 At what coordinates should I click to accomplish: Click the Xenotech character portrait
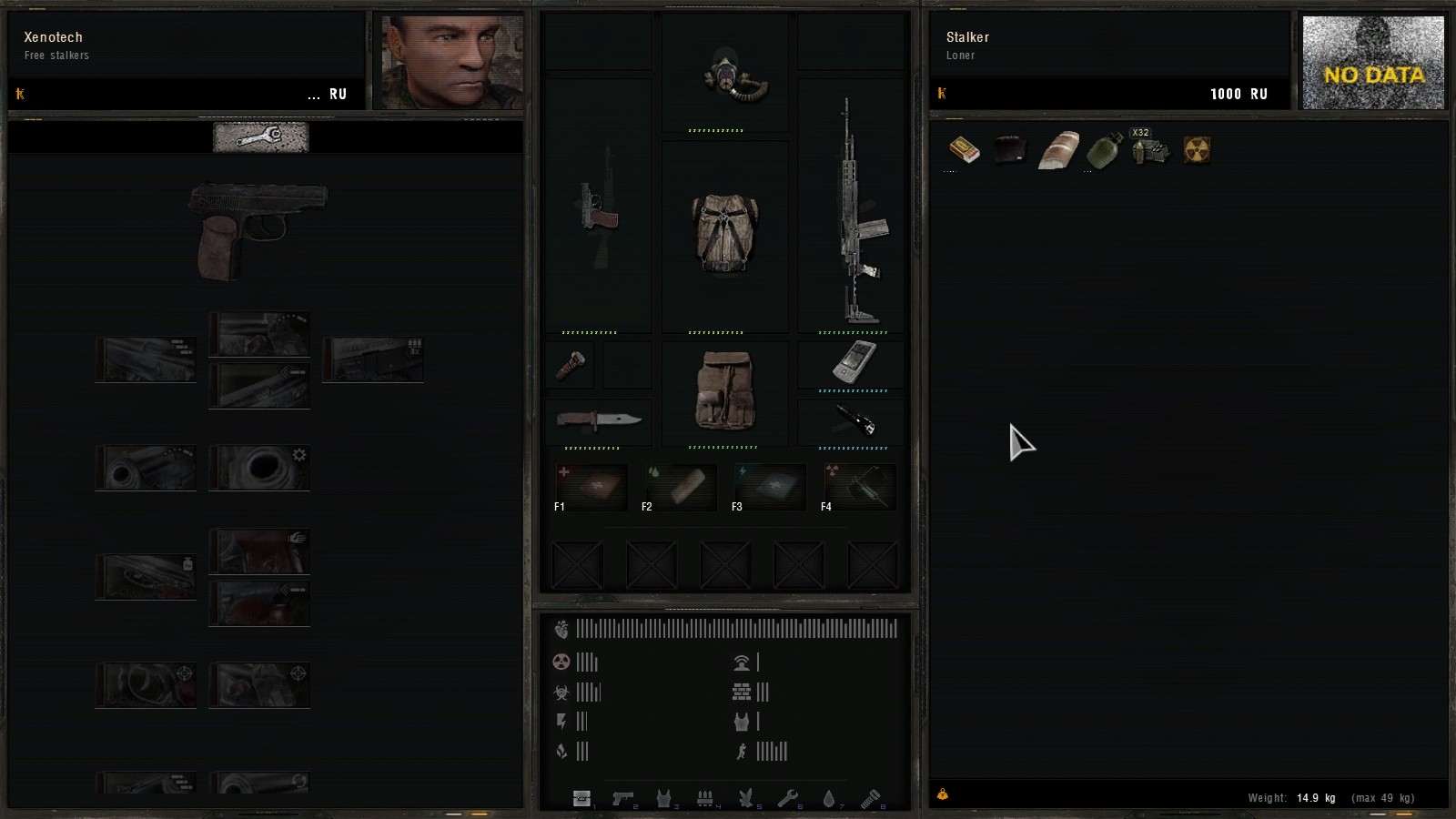(x=450, y=60)
